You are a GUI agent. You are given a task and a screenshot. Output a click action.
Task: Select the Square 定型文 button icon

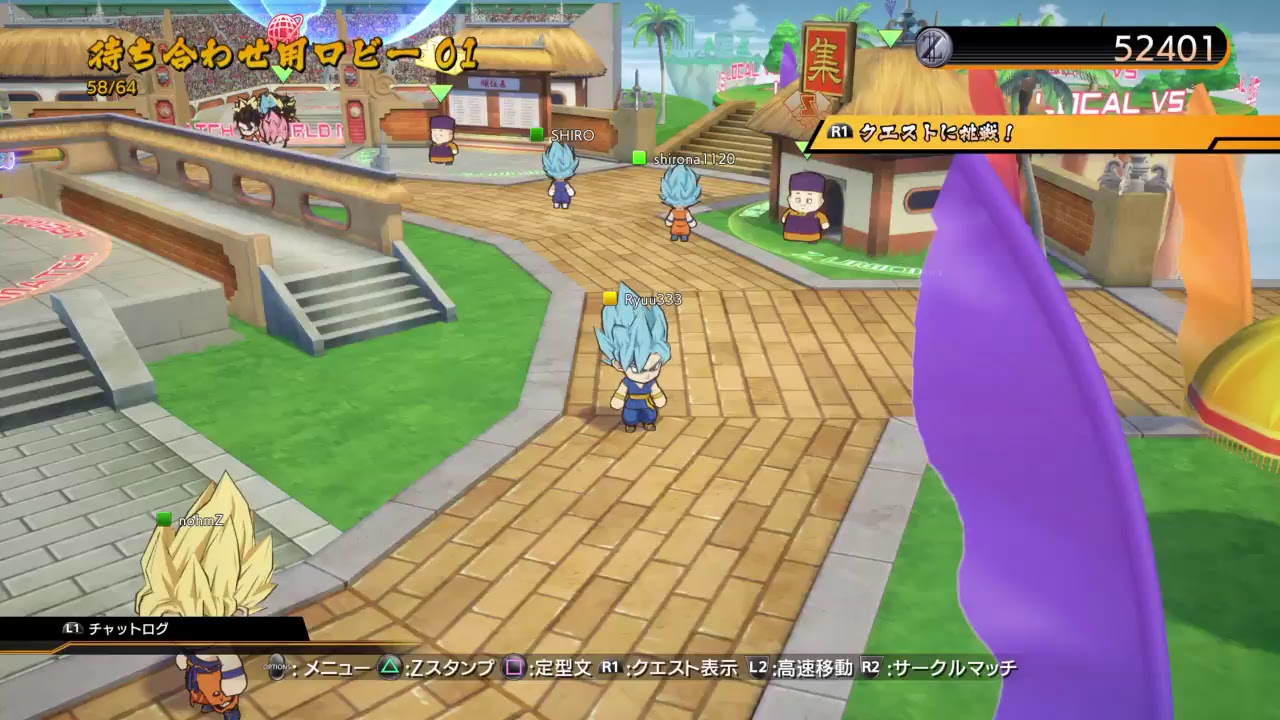click(512, 665)
